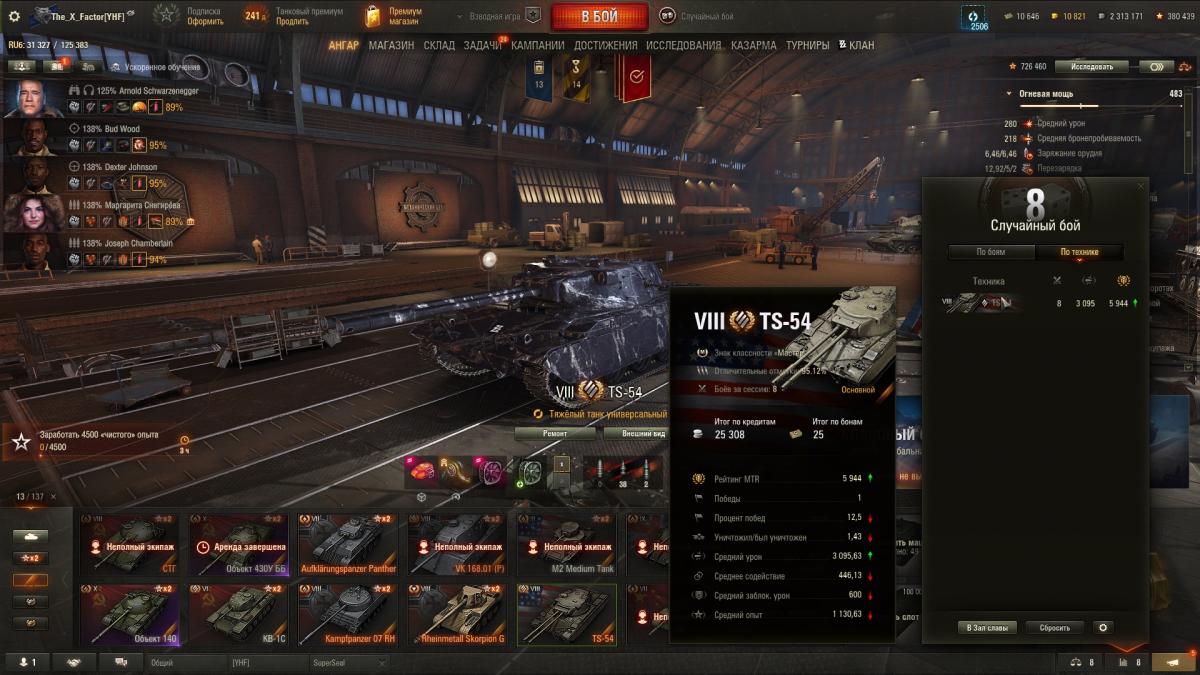
Task: Open the ДОСТИЖЕНИЯ tab
Action: pyautogui.click(x=606, y=45)
